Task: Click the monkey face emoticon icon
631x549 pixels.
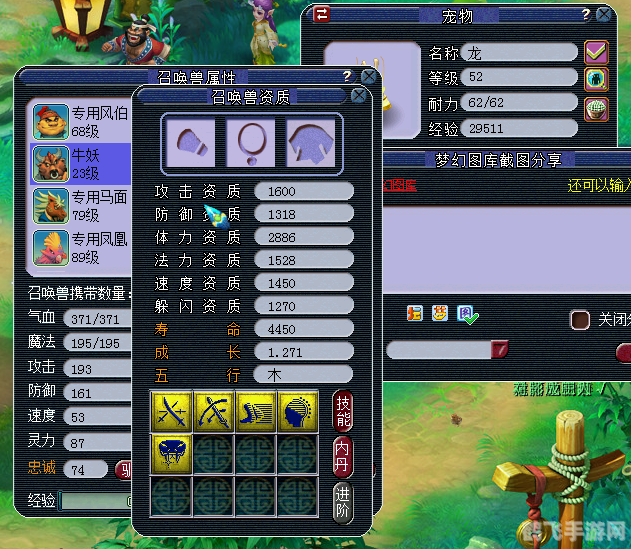Action: [x=440, y=313]
